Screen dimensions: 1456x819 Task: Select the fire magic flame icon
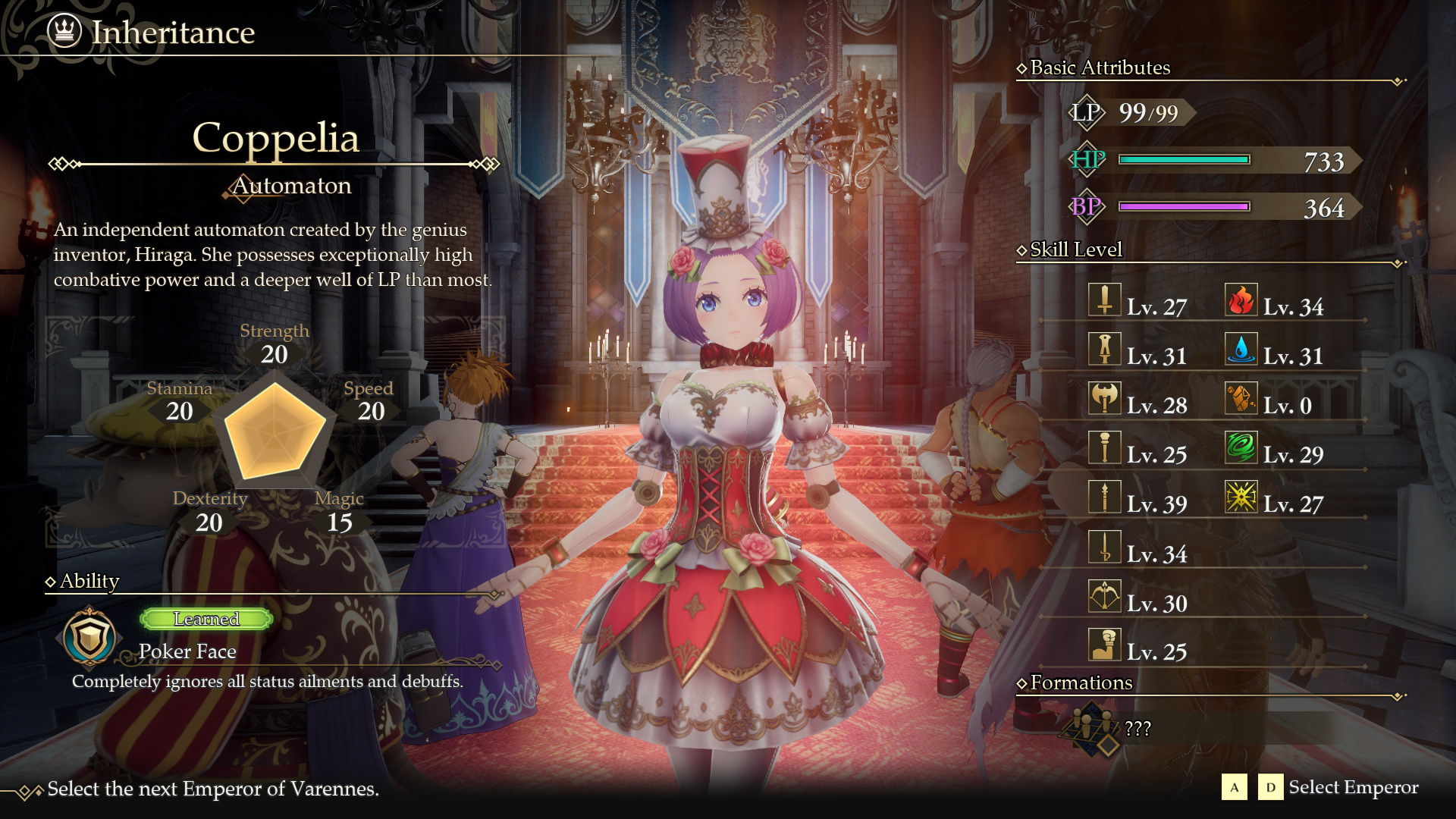(x=1241, y=300)
